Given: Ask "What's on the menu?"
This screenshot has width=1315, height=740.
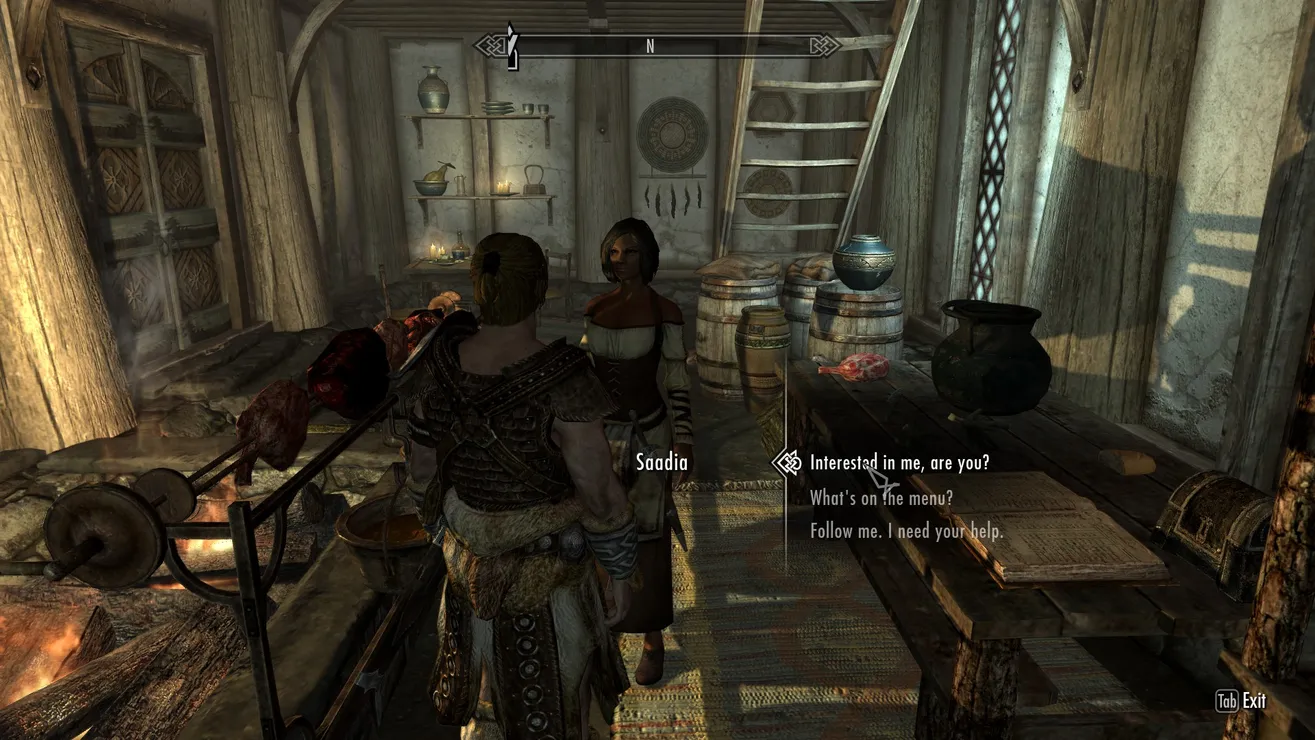Looking at the screenshot, I should [x=880, y=497].
